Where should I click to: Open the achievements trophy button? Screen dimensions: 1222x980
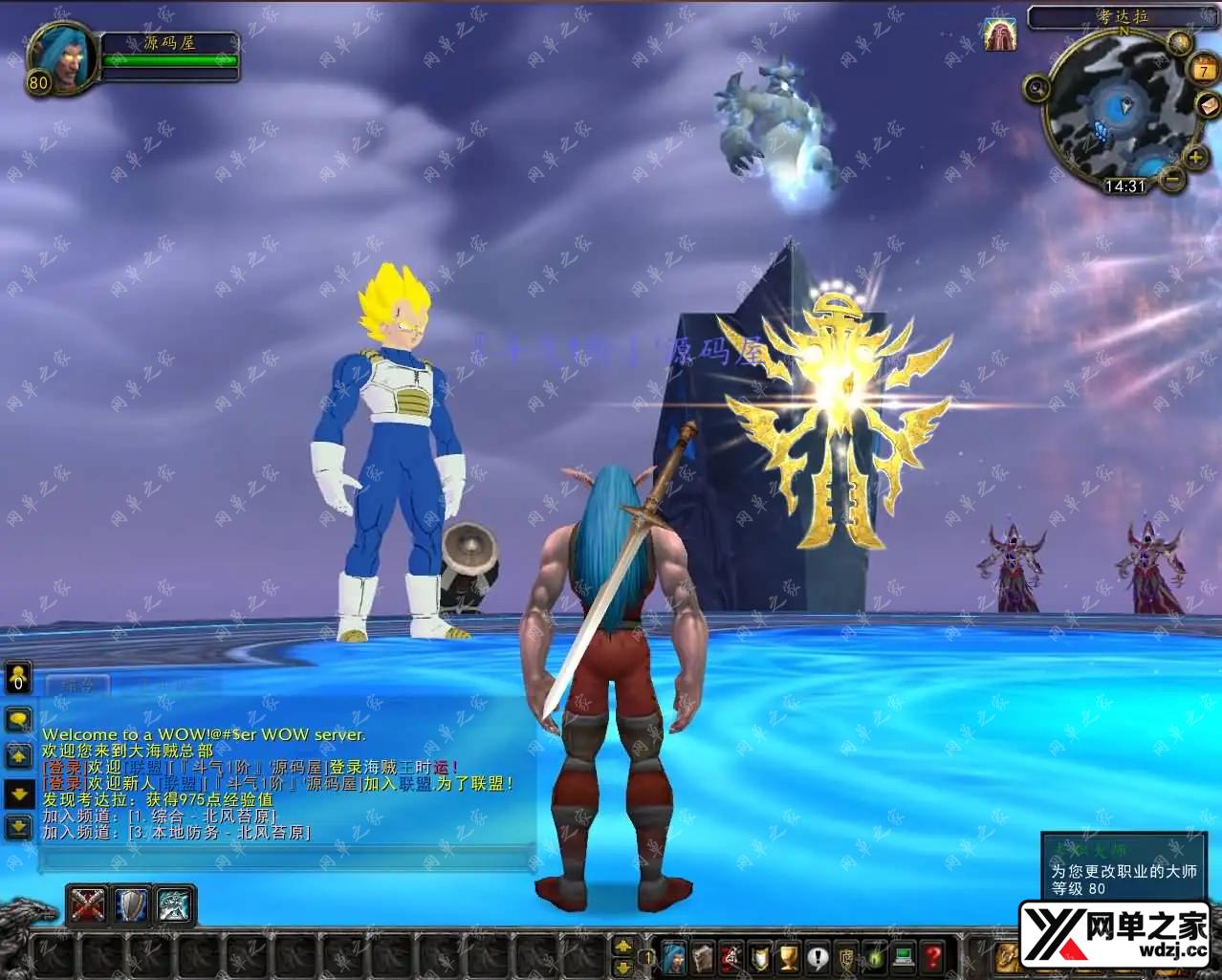(789, 955)
